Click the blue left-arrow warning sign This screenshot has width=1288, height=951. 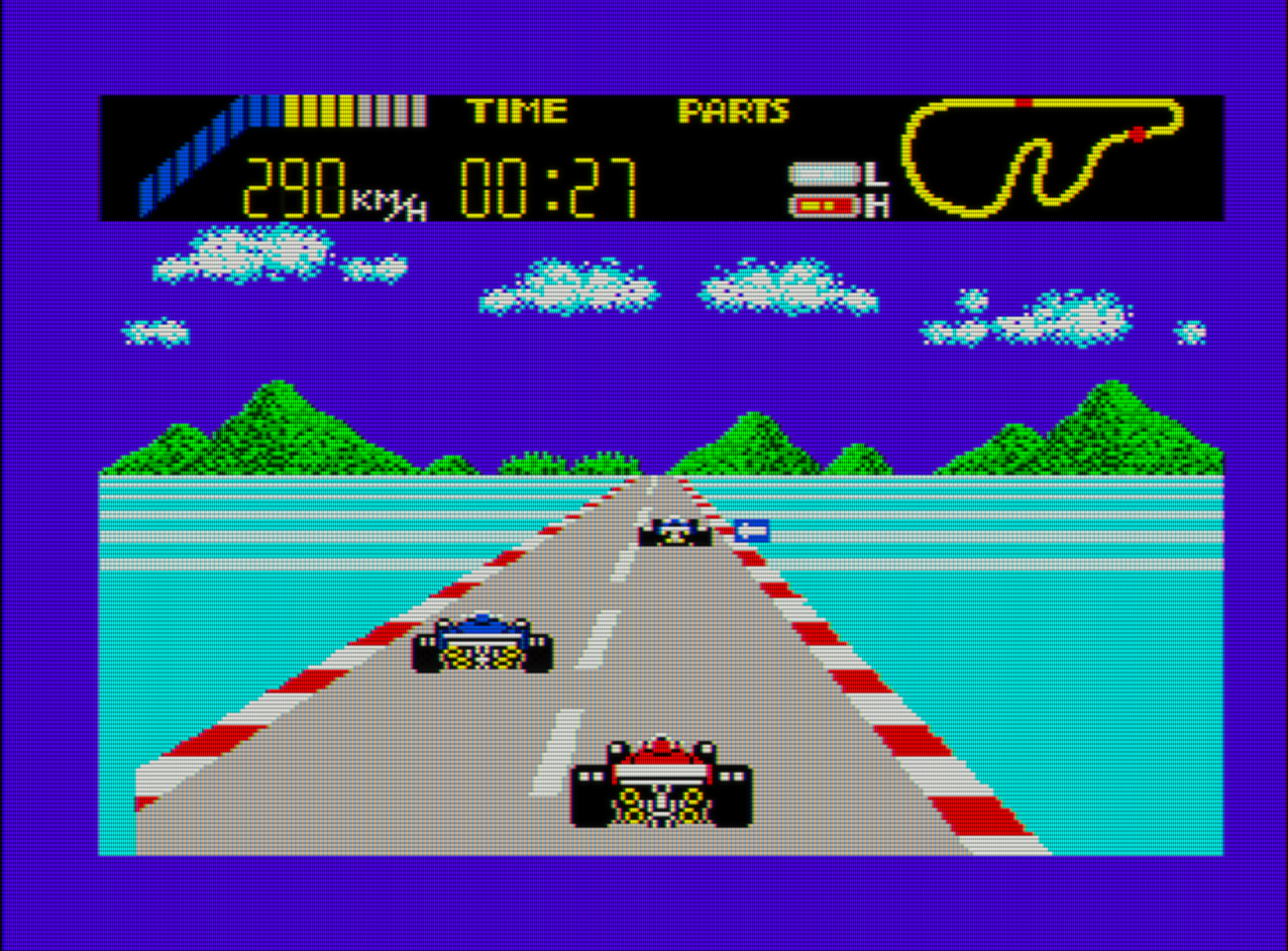[x=753, y=532]
